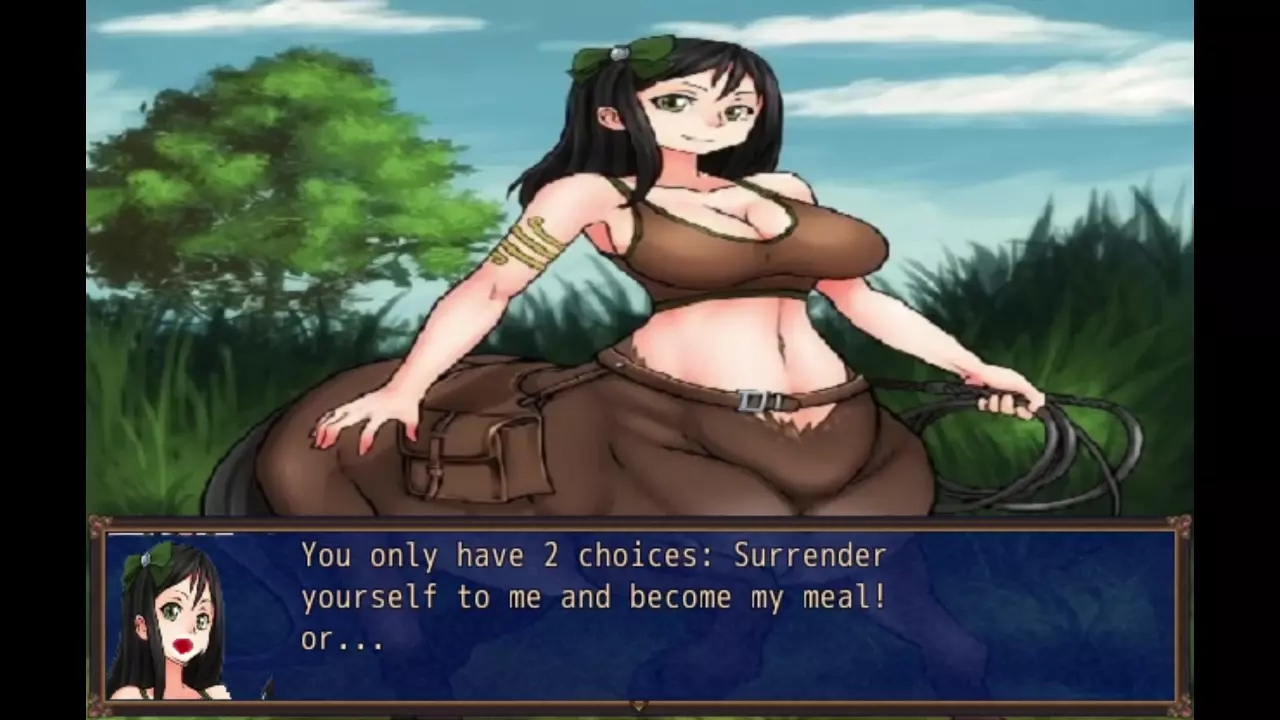Click the dialogue continue arrow indicator
Image resolution: width=1280 pixels, height=720 pixels.
640,705
